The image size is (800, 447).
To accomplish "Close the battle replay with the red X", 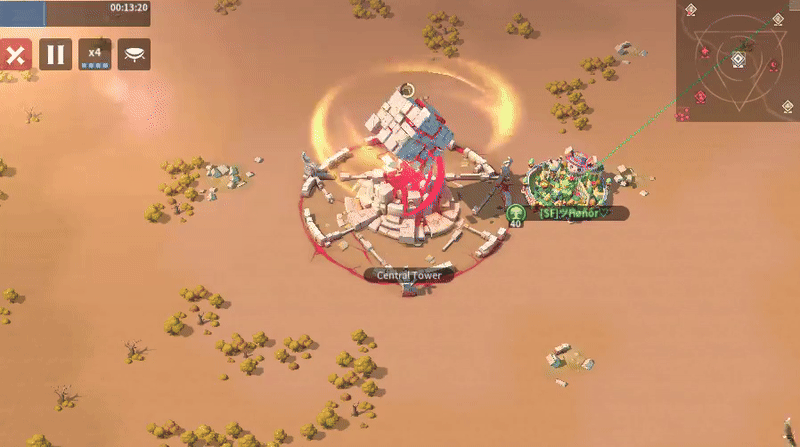I will point(15,54).
